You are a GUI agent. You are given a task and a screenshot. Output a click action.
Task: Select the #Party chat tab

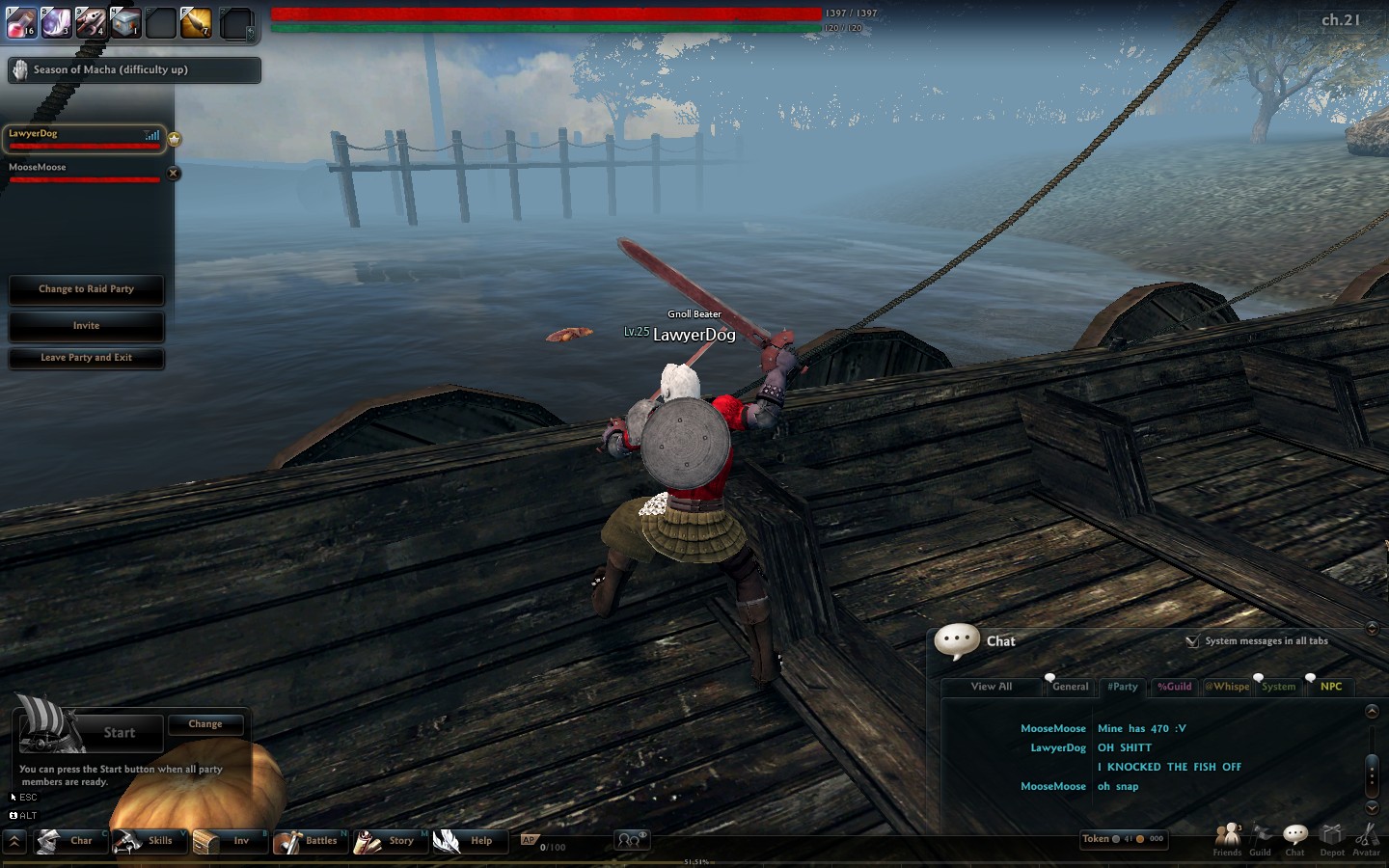[1123, 687]
